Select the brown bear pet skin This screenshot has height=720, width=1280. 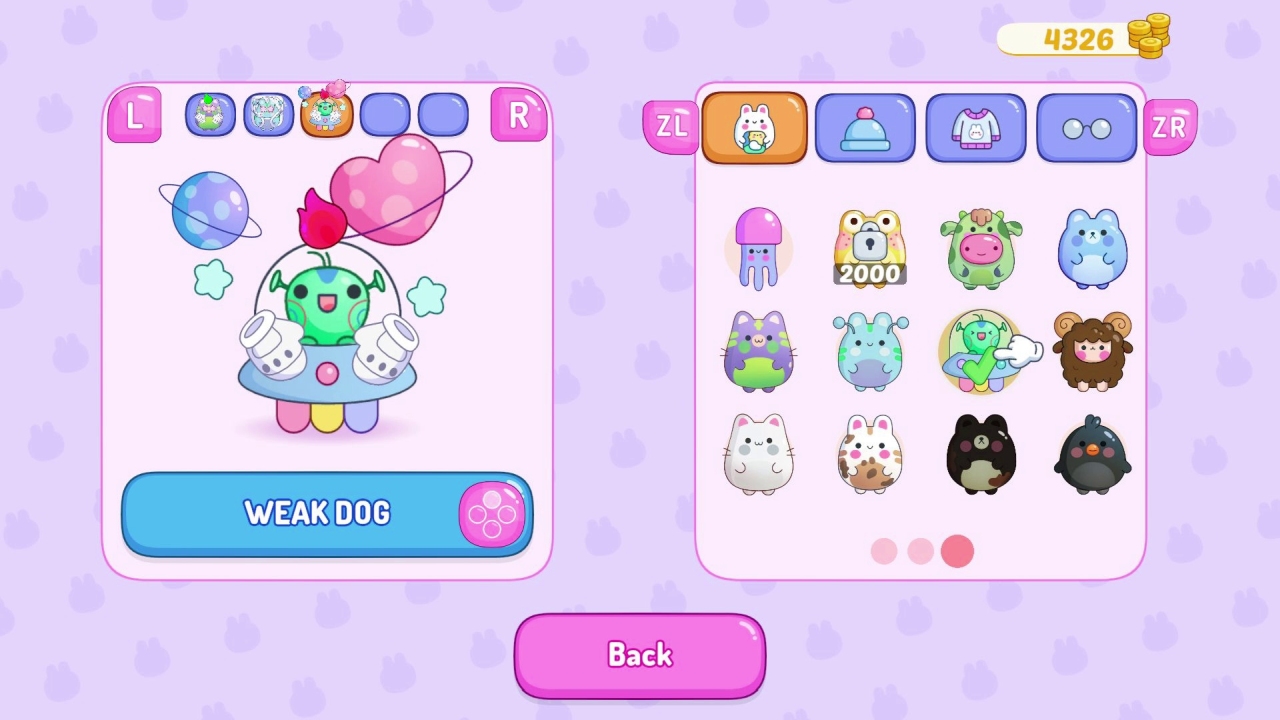(x=981, y=455)
